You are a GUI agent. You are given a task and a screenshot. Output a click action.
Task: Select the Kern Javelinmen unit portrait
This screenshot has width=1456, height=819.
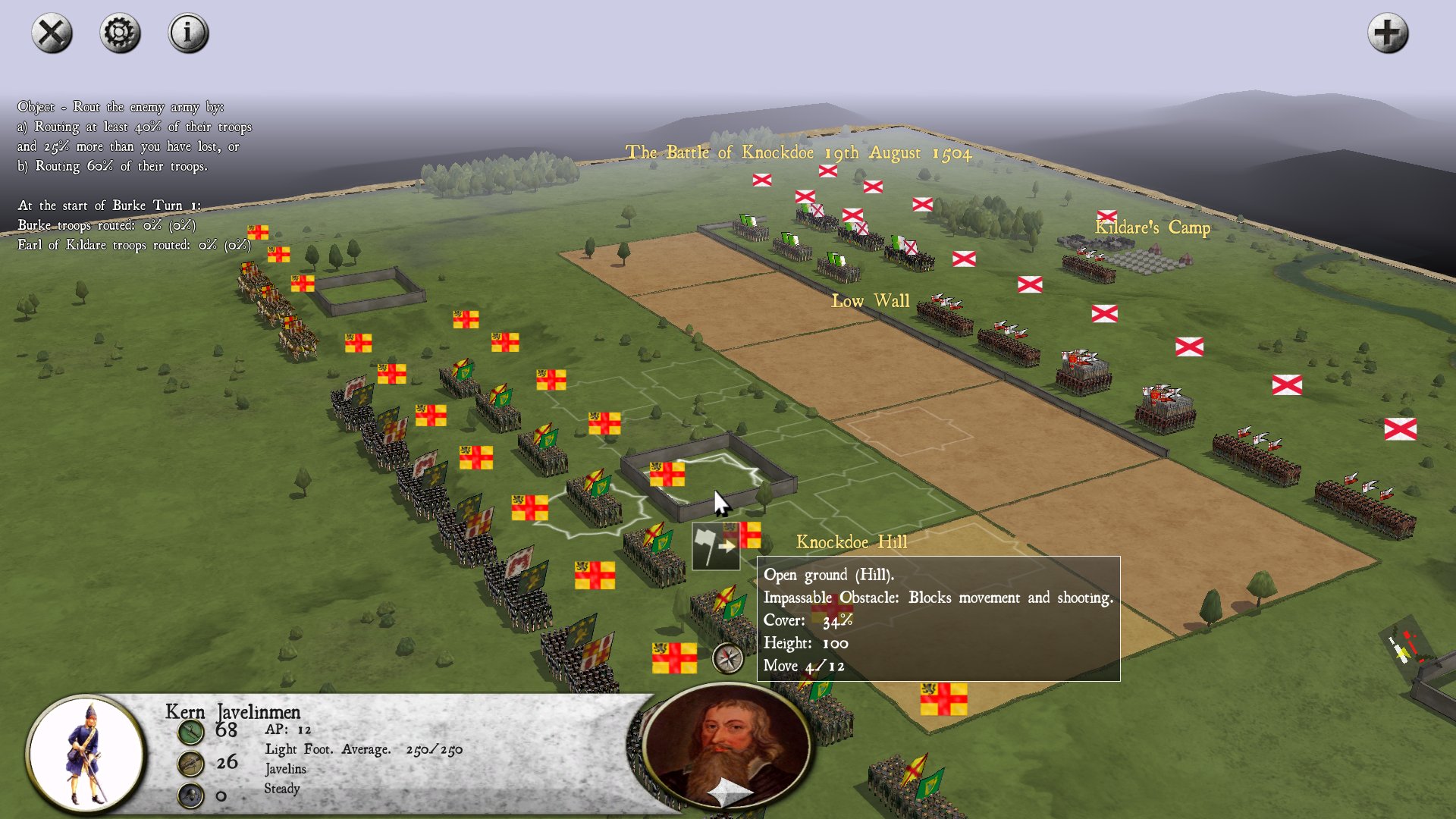(87, 754)
